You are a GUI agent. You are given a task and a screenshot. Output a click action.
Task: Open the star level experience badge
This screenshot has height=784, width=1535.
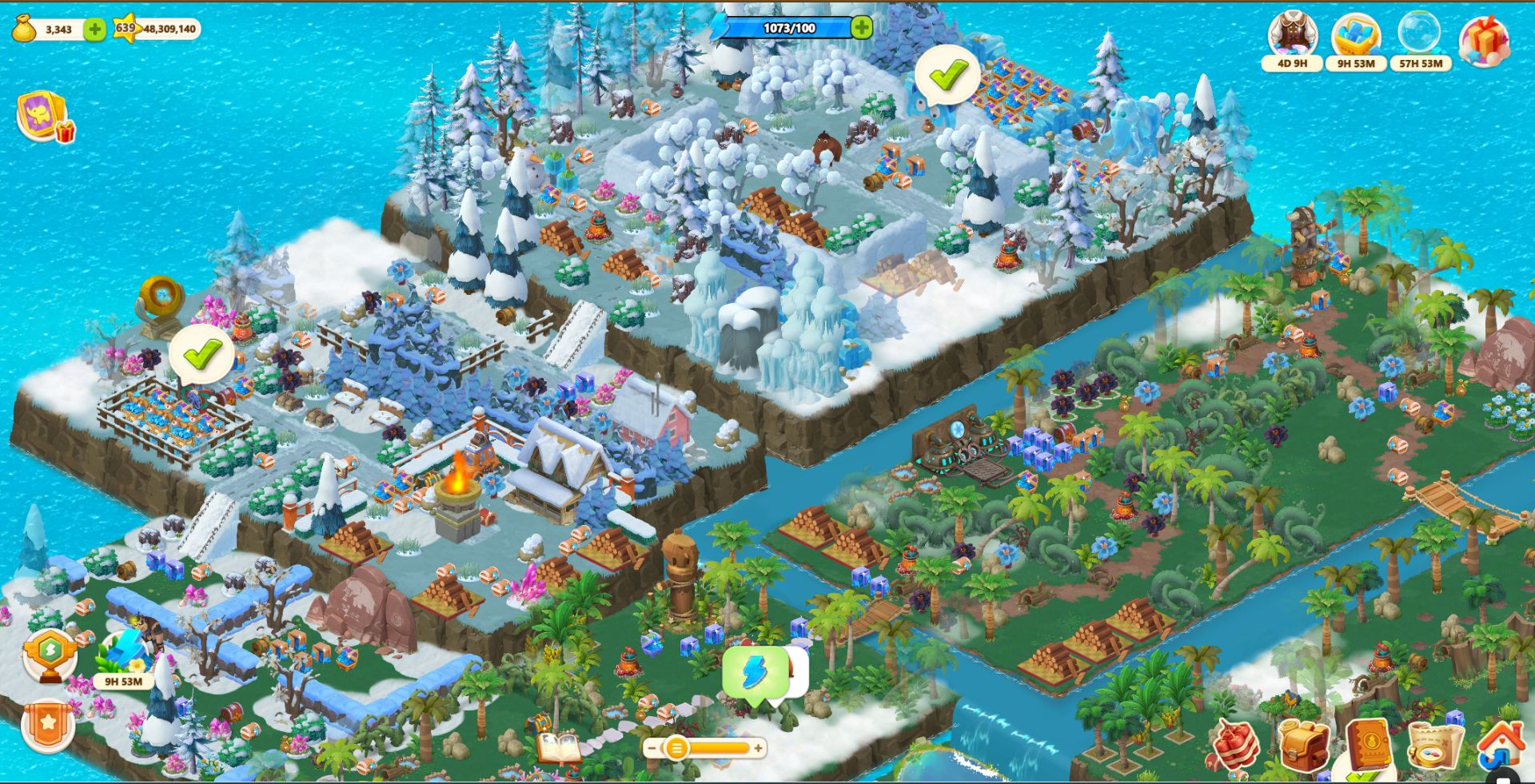126,29
